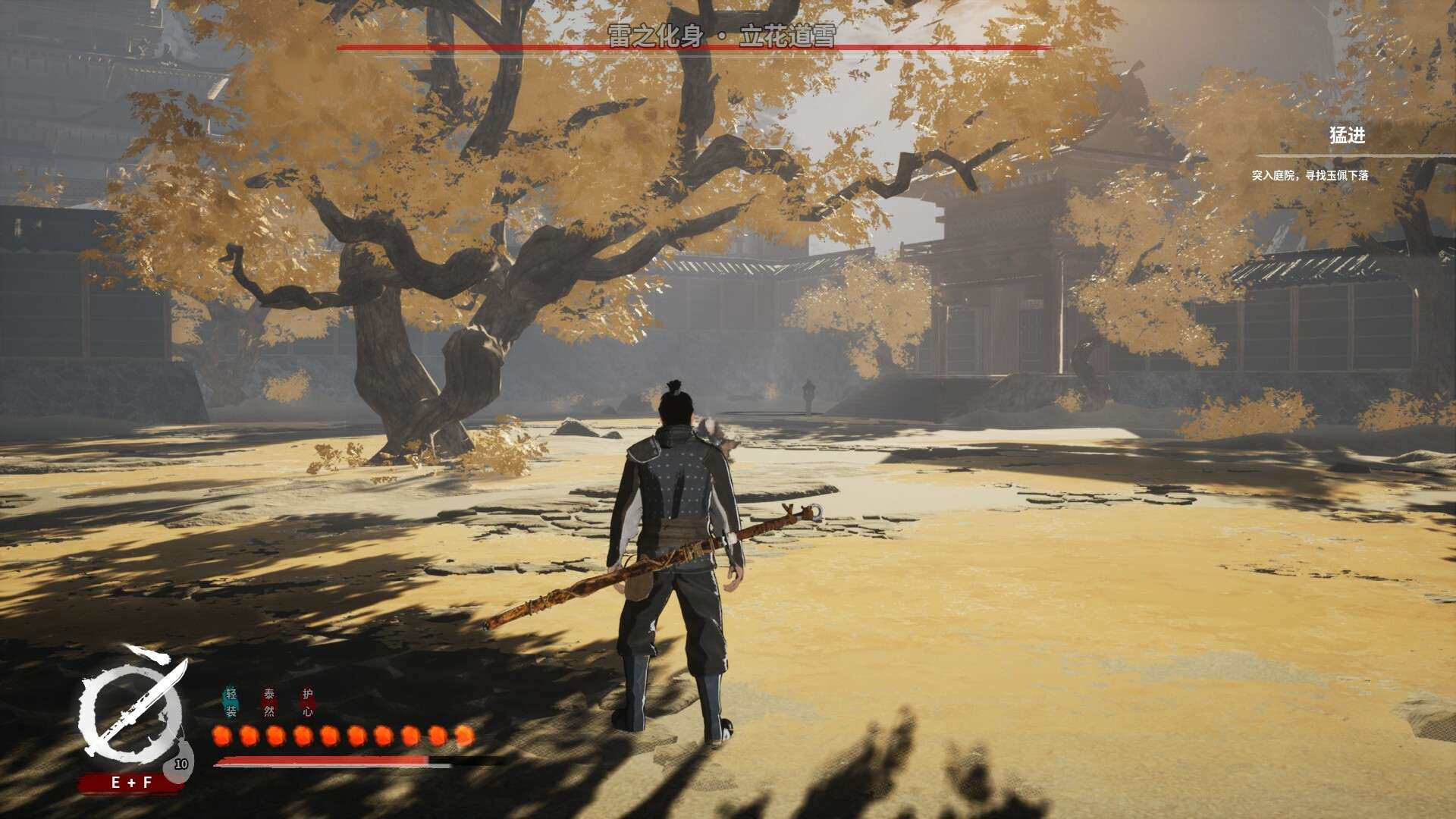Select the teal 轻装 status badge
Image resolution: width=1456 pixels, height=819 pixels.
click(x=231, y=702)
